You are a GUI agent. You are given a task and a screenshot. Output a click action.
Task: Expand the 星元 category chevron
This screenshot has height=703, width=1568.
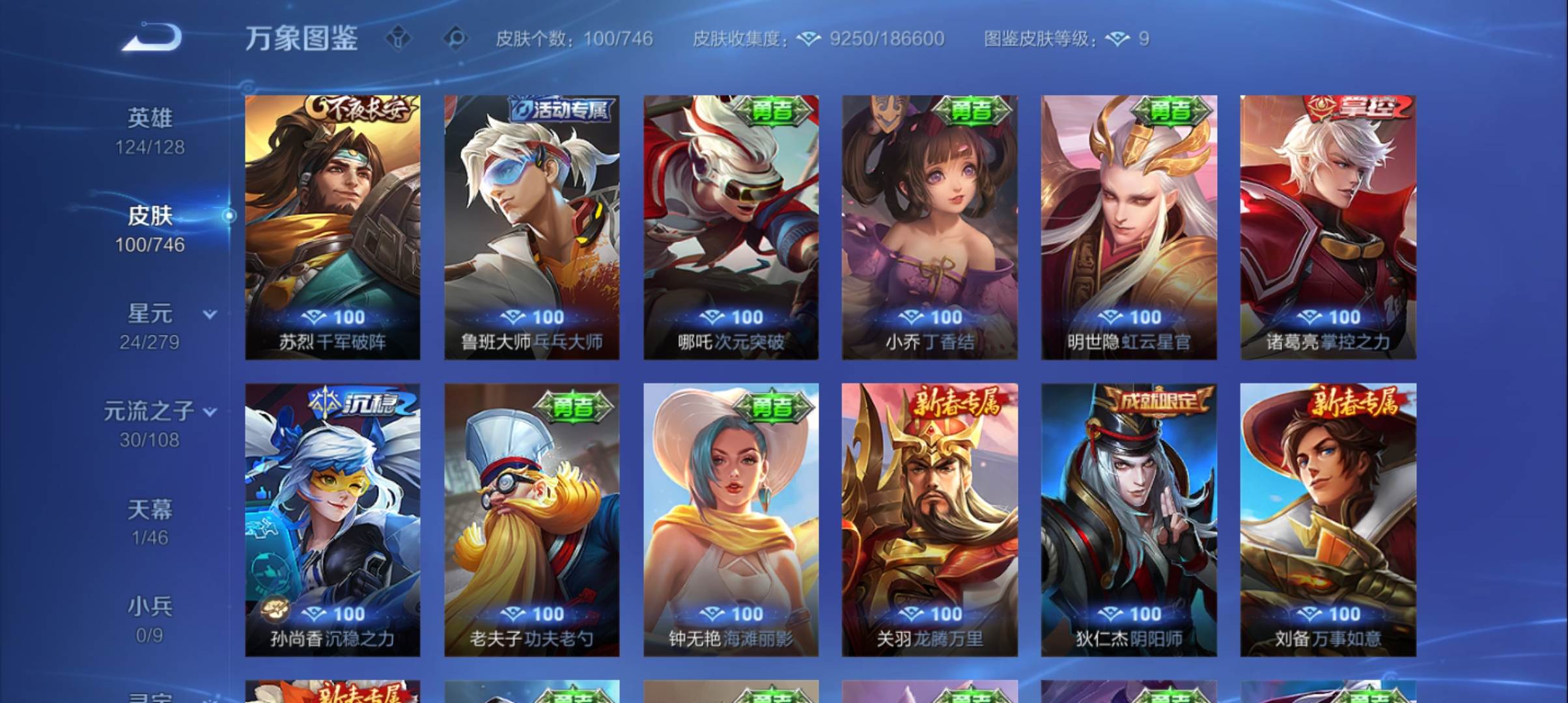pyautogui.click(x=209, y=314)
